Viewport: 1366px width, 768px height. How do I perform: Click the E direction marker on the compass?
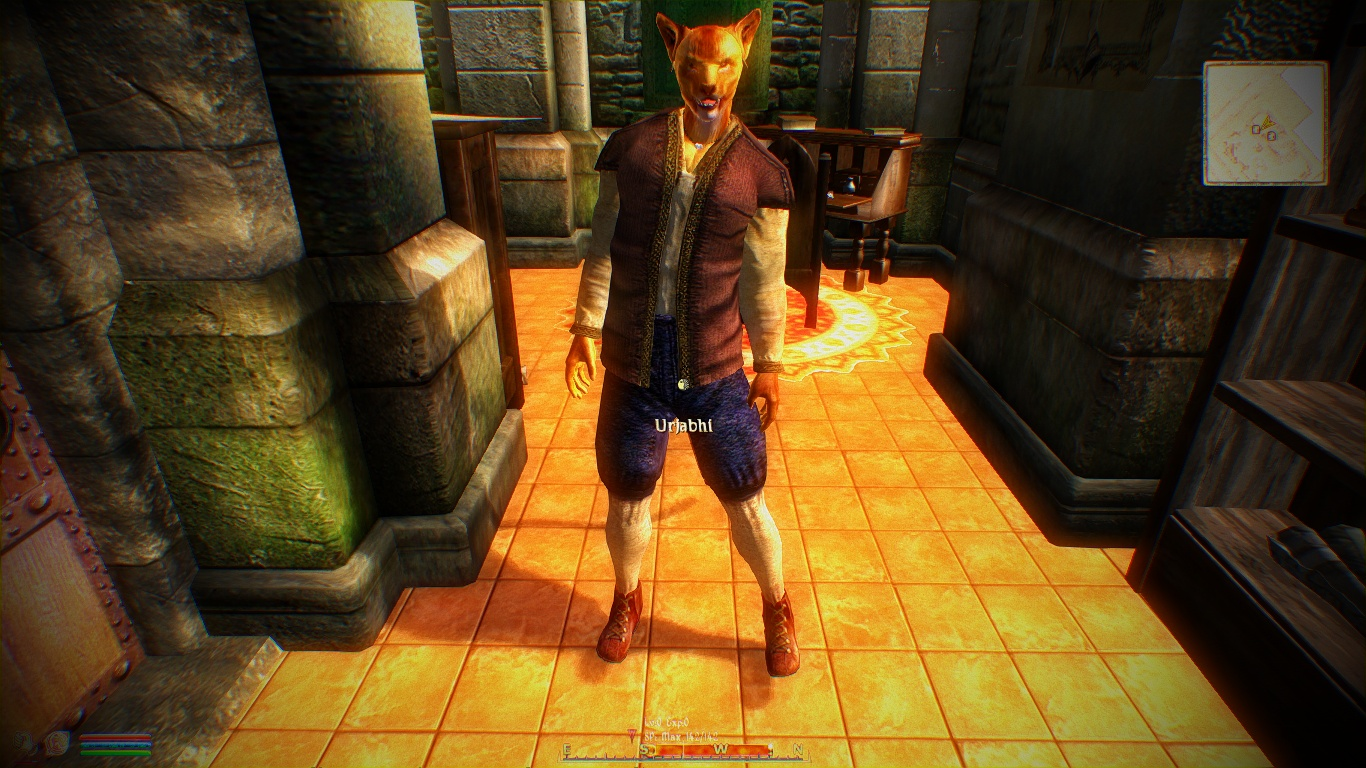pyautogui.click(x=565, y=749)
